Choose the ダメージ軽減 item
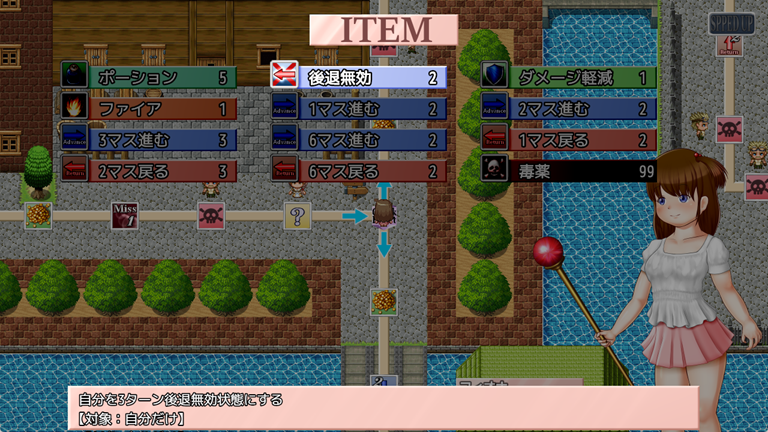Image resolution: width=768 pixels, height=432 pixels. pyautogui.click(x=569, y=77)
